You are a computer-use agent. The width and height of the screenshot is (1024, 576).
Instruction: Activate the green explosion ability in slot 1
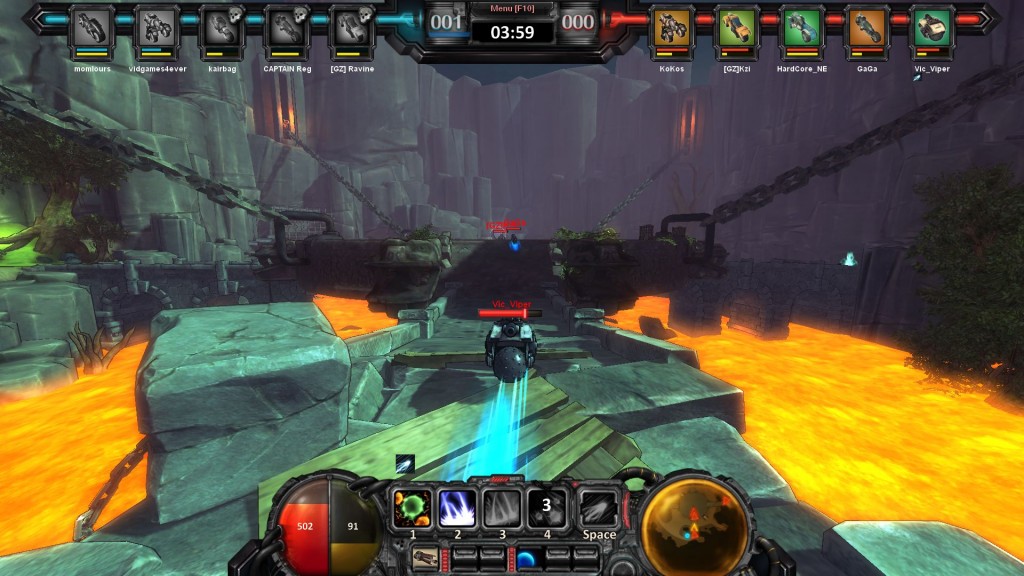[x=412, y=507]
